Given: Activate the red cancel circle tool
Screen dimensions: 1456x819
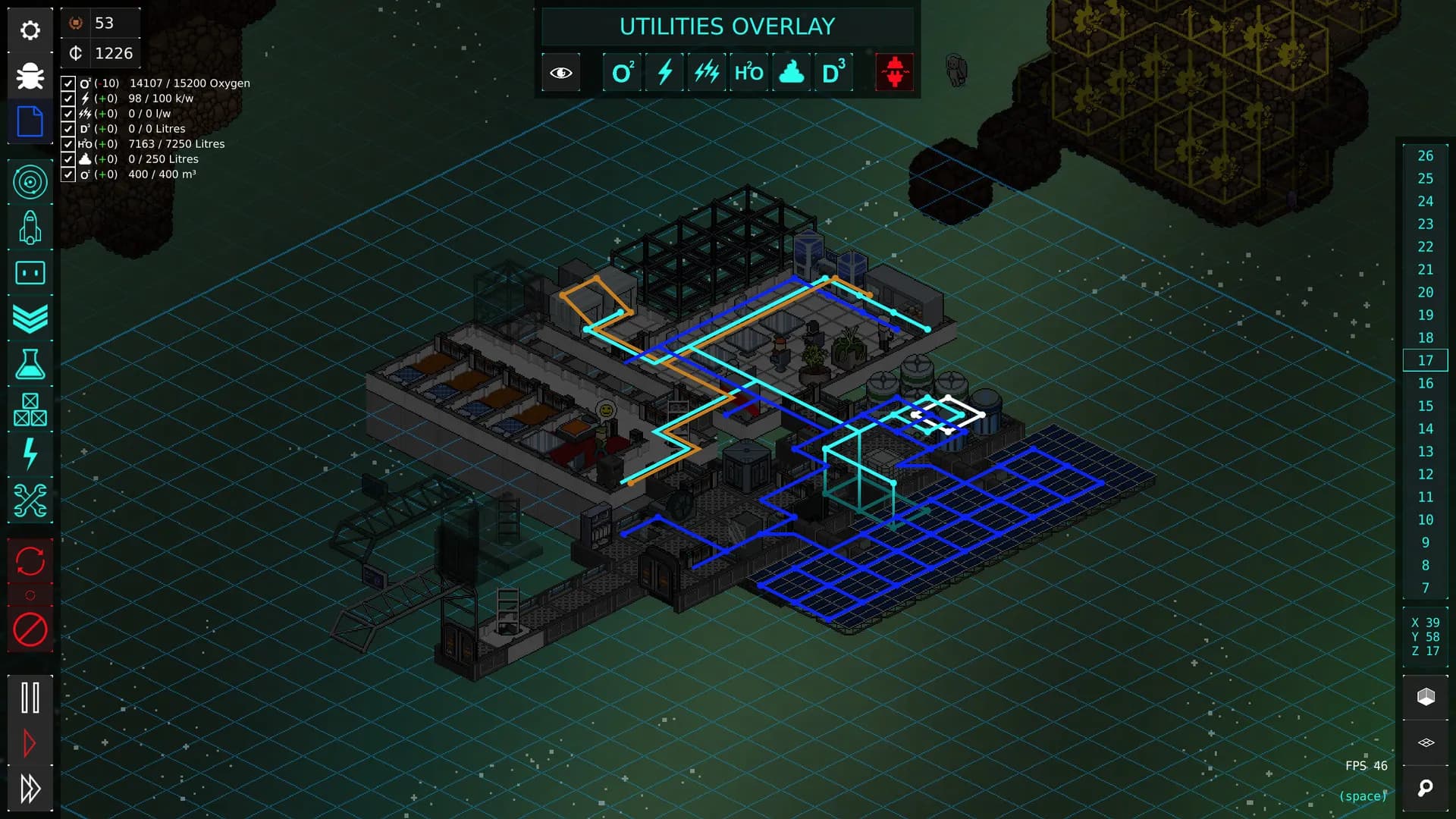Looking at the screenshot, I should coord(30,629).
